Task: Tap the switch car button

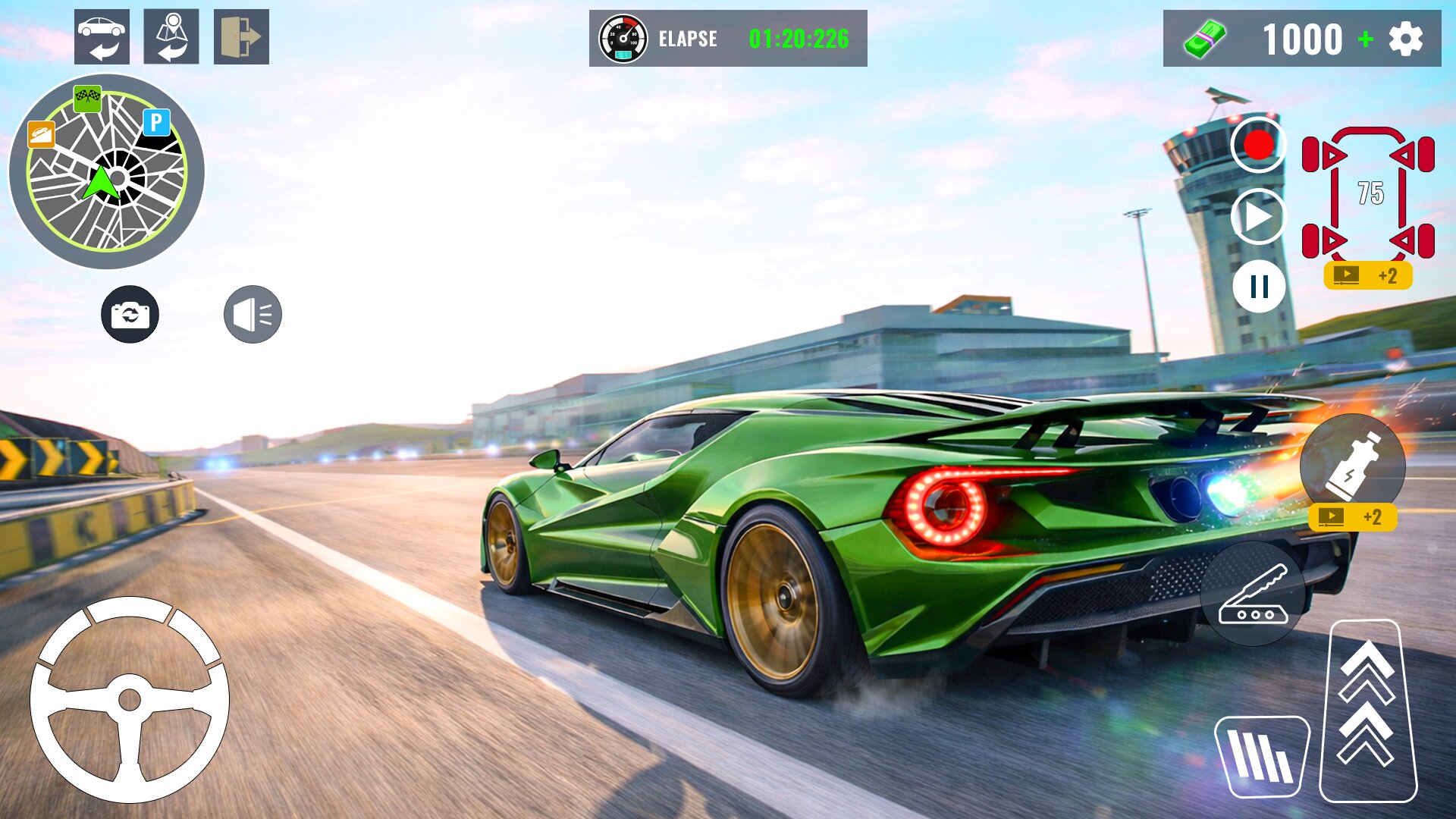Action: click(102, 37)
